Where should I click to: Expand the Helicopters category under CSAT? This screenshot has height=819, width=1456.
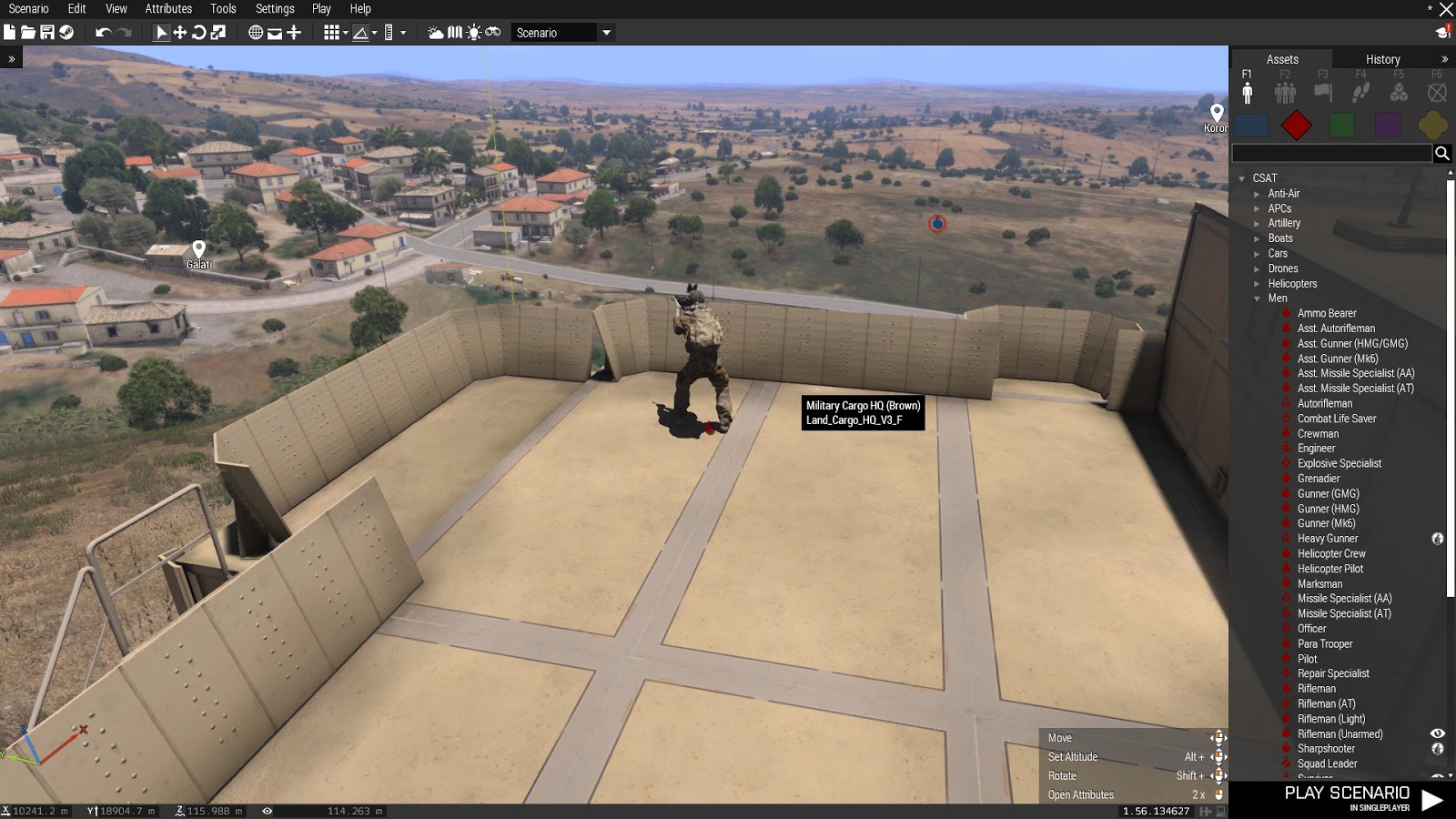click(x=1259, y=284)
